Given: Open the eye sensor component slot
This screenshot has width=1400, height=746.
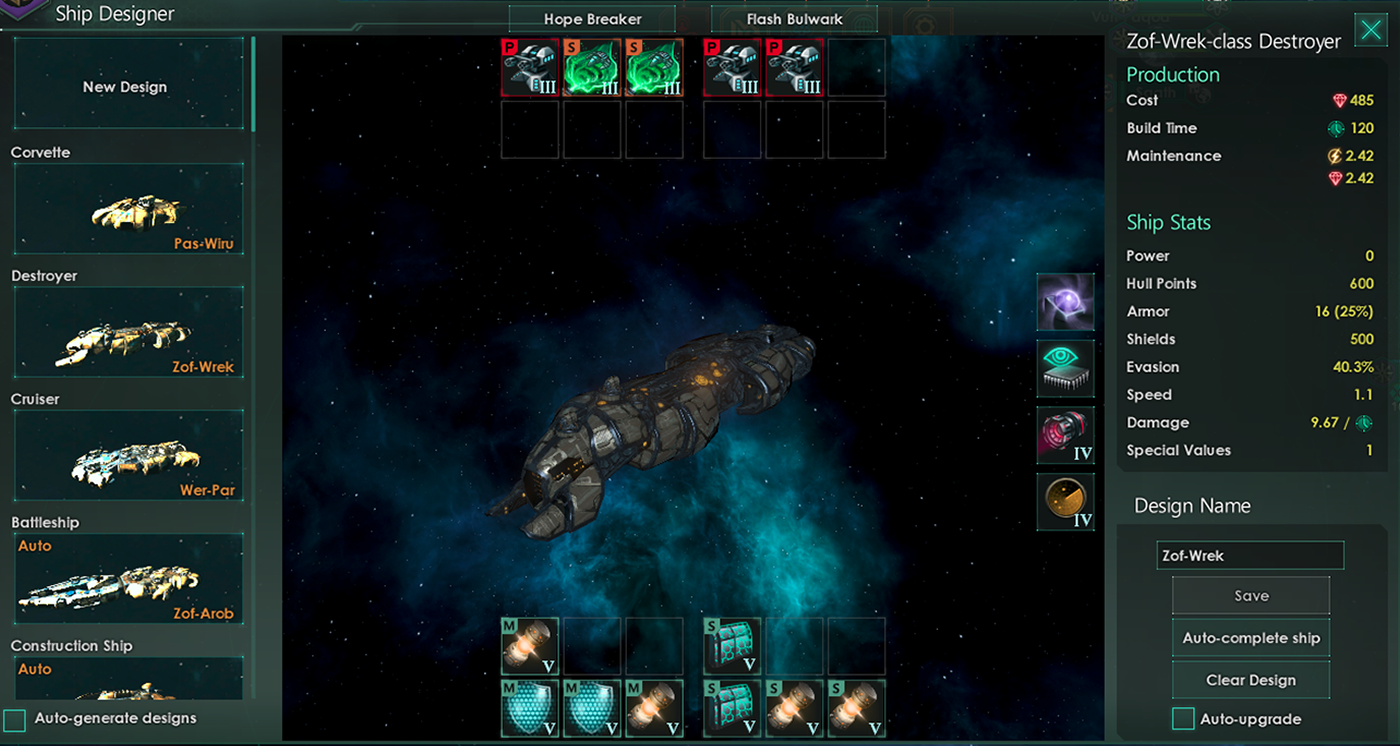Looking at the screenshot, I should click(x=1065, y=368).
